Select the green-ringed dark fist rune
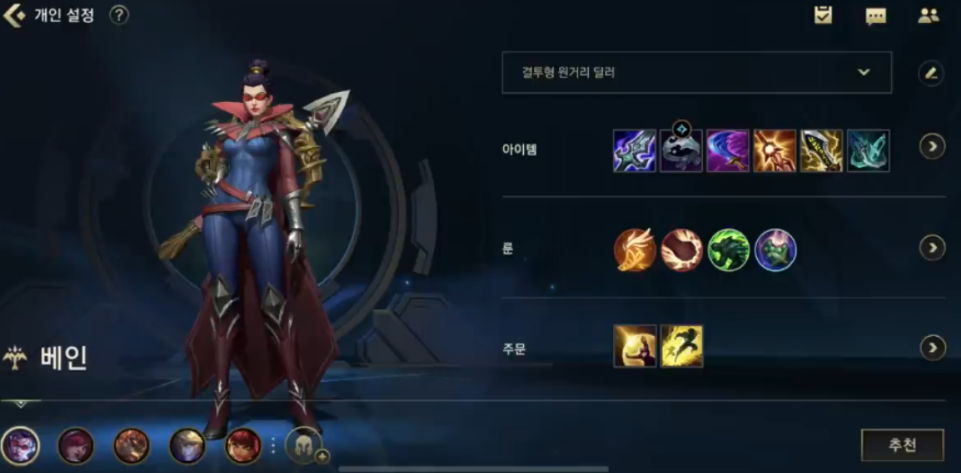Viewport: 961px width, 473px height. [x=729, y=250]
